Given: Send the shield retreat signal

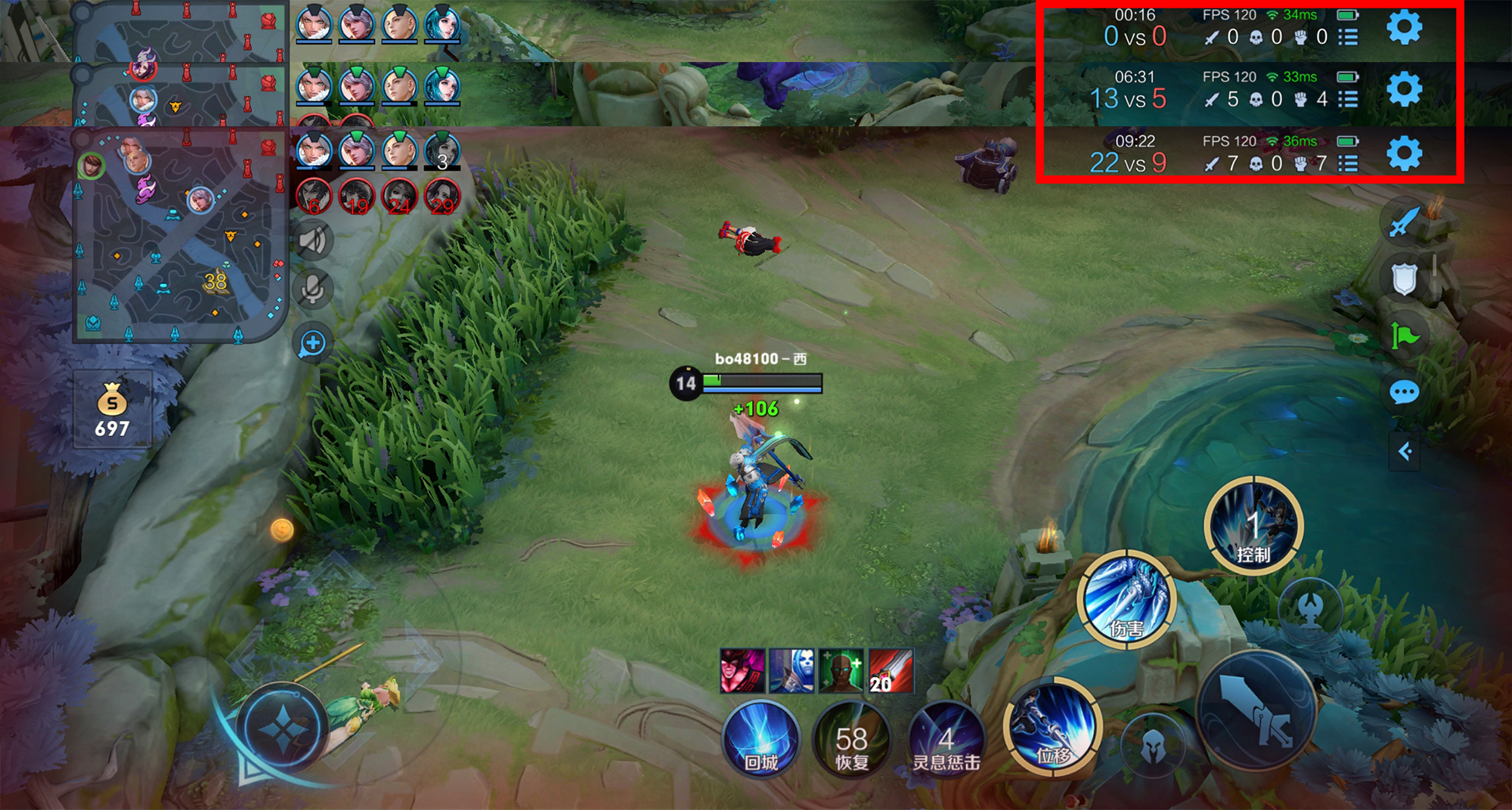Looking at the screenshot, I should point(1404,279).
